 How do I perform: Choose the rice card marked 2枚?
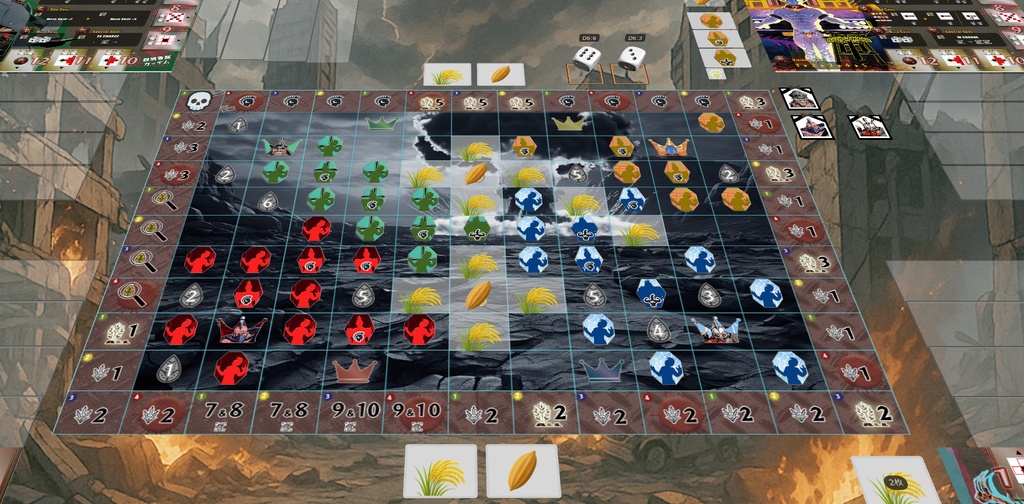click(897, 480)
